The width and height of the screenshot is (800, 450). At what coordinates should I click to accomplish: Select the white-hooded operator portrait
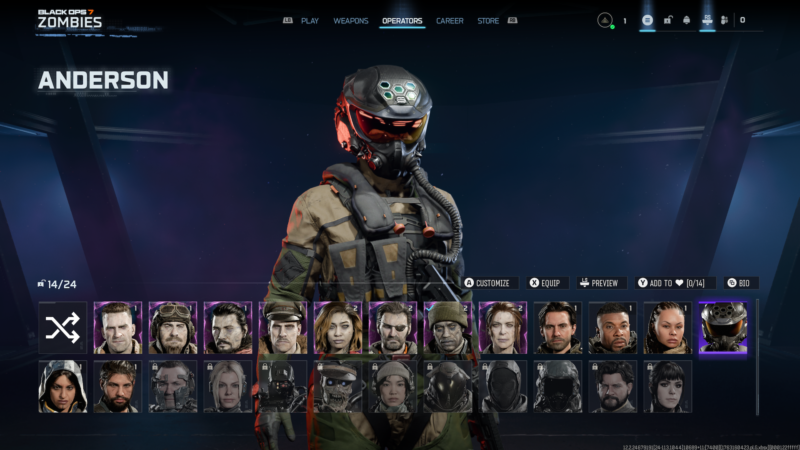coord(63,387)
